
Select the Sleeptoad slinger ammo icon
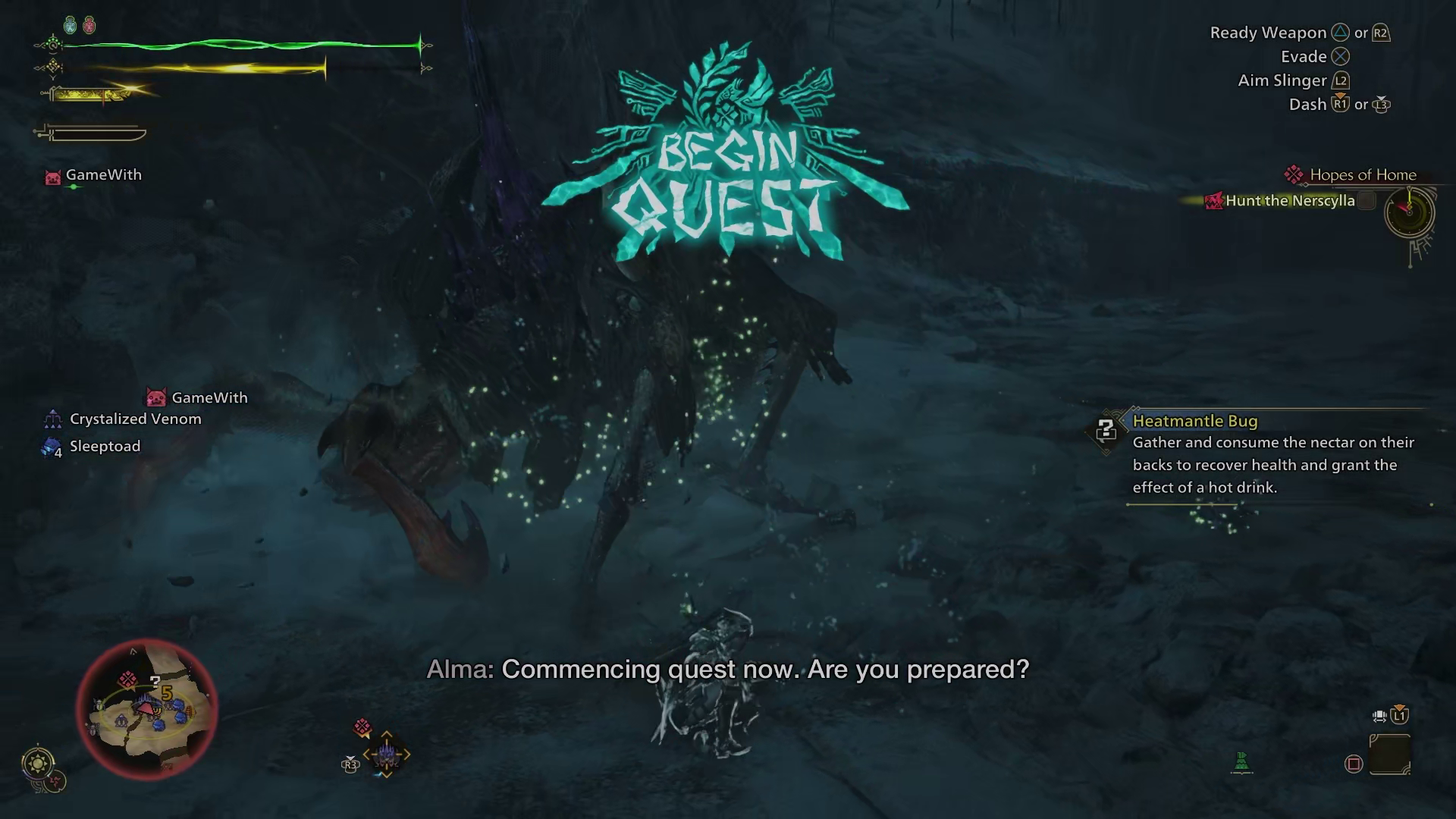(x=50, y=446)
